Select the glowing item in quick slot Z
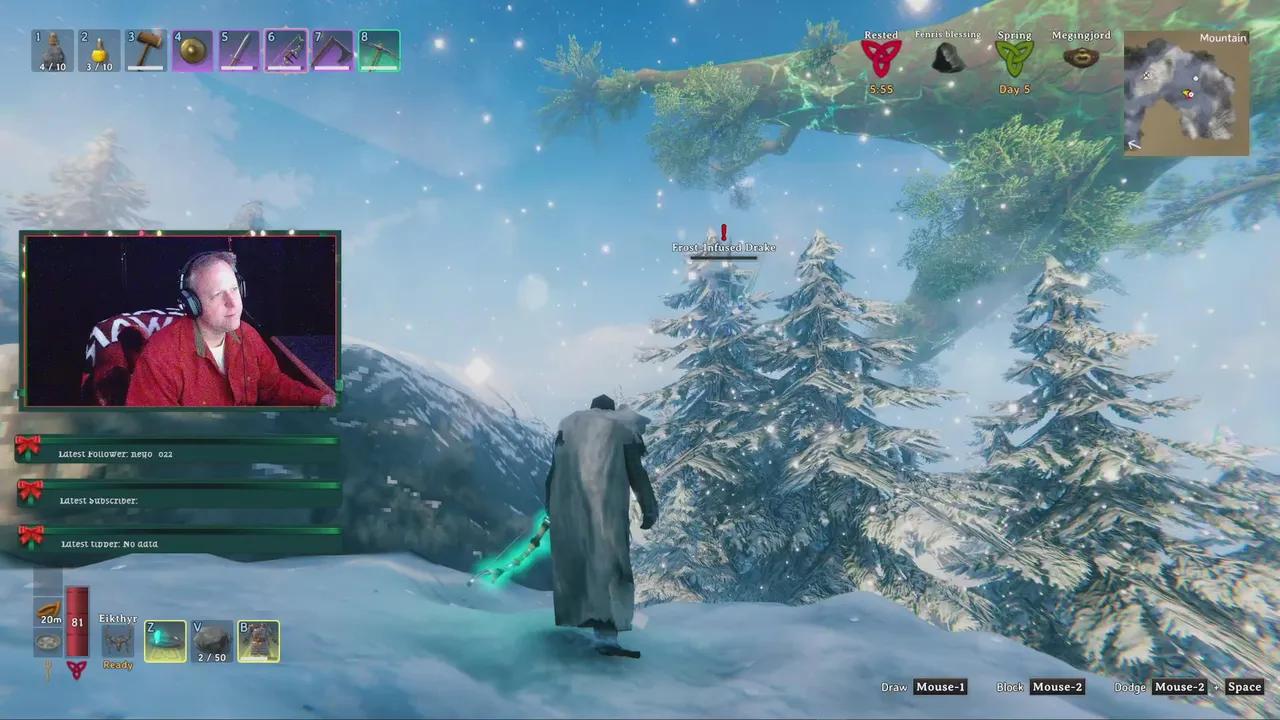Image resolution: width=1280 pixels, height=720 pixels. (x=165, y=642)
